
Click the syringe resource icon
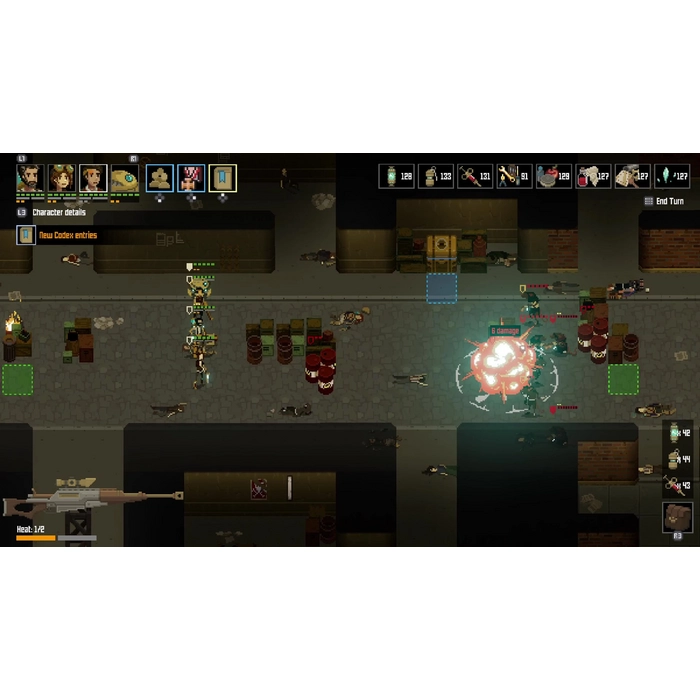[468, 177]
